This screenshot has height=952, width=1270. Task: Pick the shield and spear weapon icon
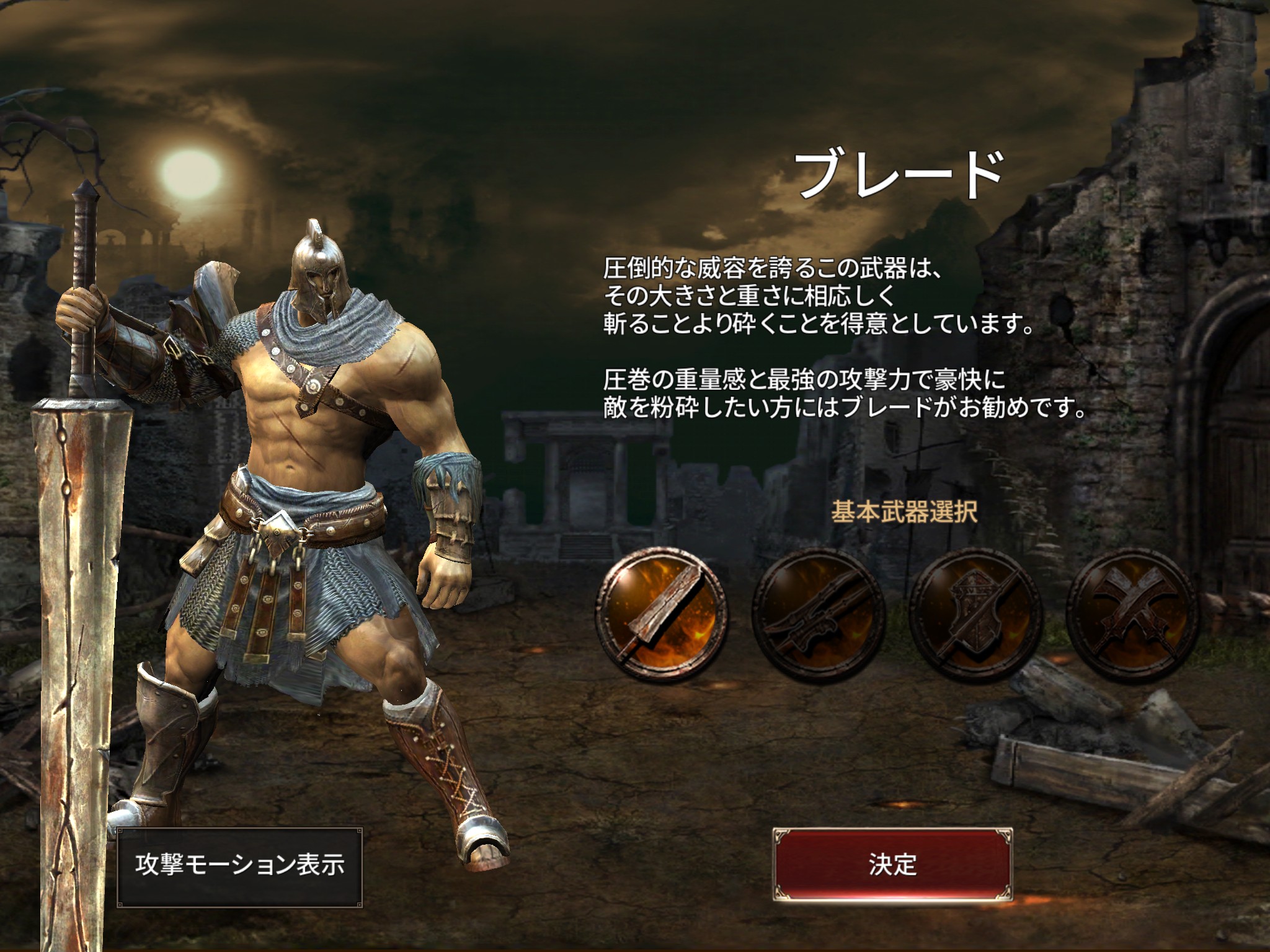(975, 612)
